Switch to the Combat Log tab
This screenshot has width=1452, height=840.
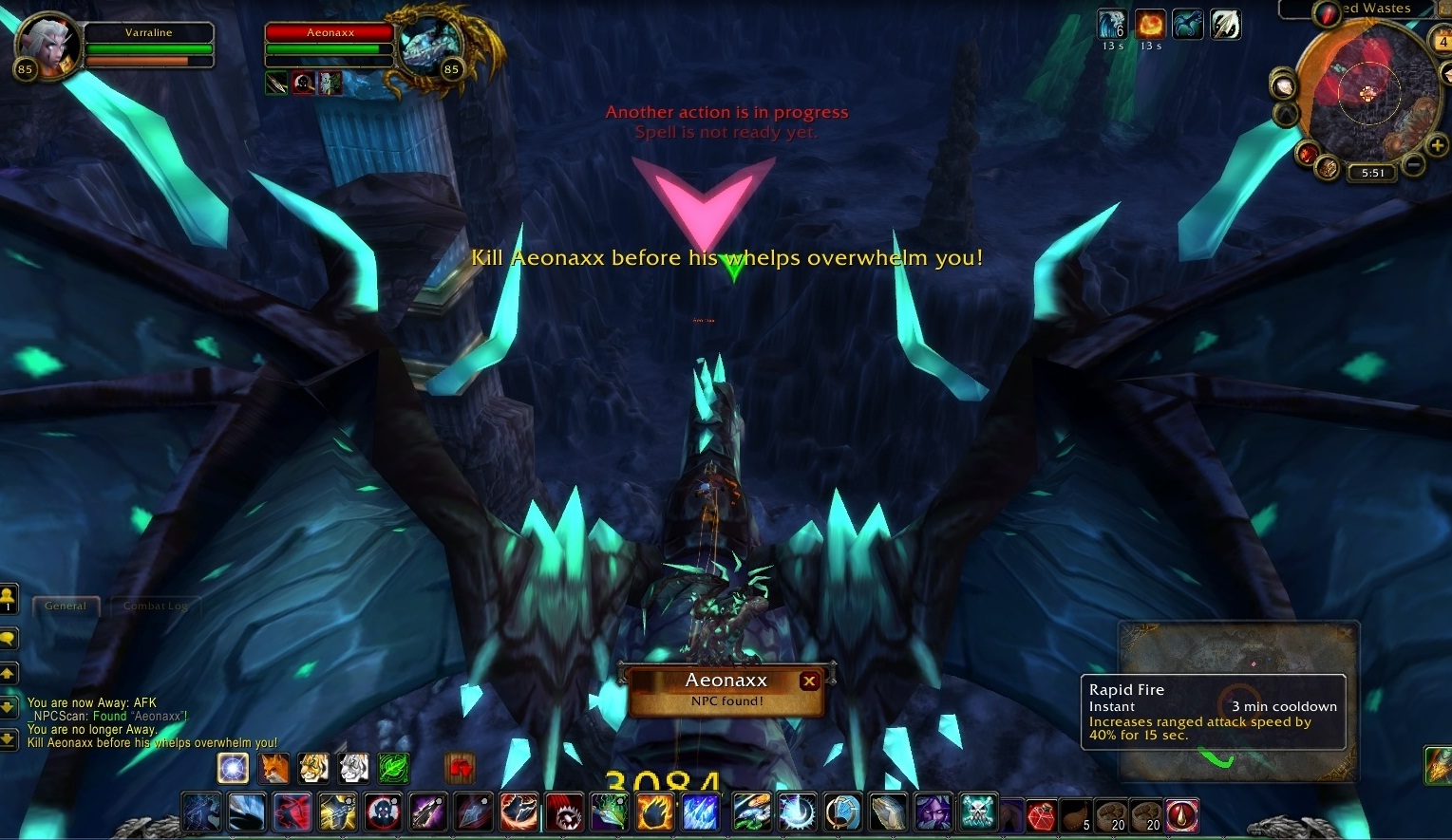[155, 606]
